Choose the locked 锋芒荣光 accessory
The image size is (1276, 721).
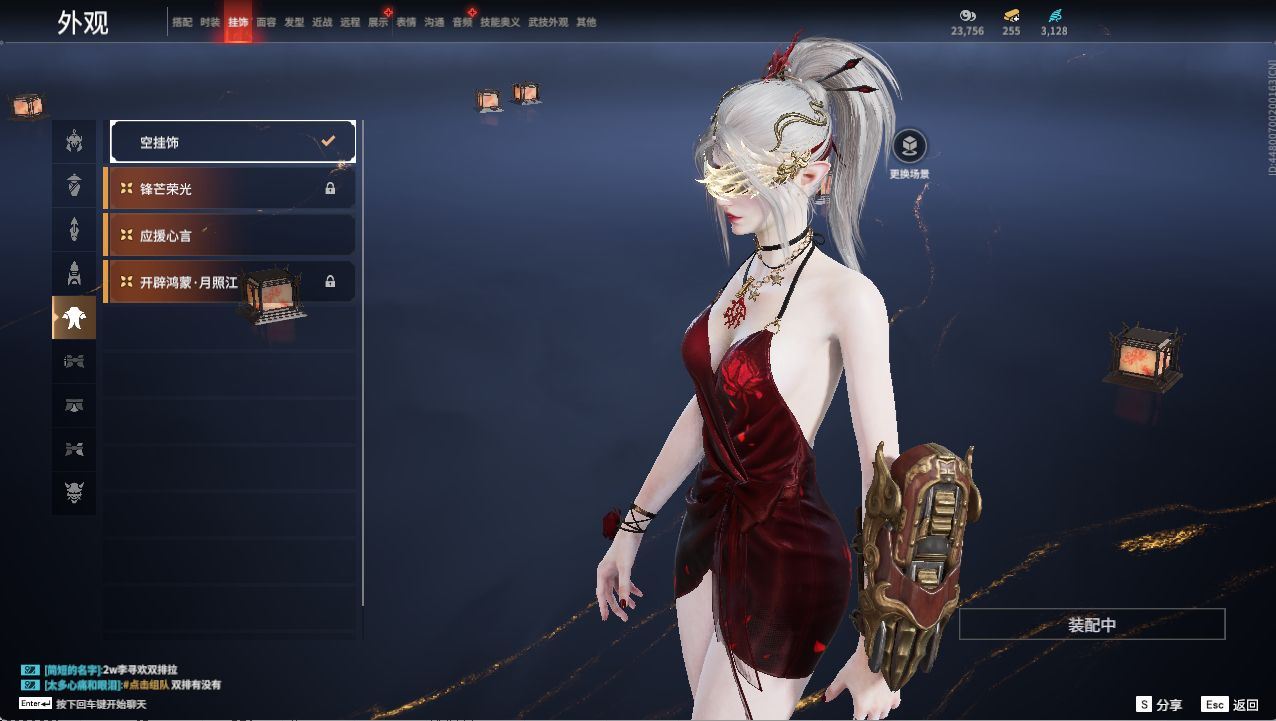(230, 188)
